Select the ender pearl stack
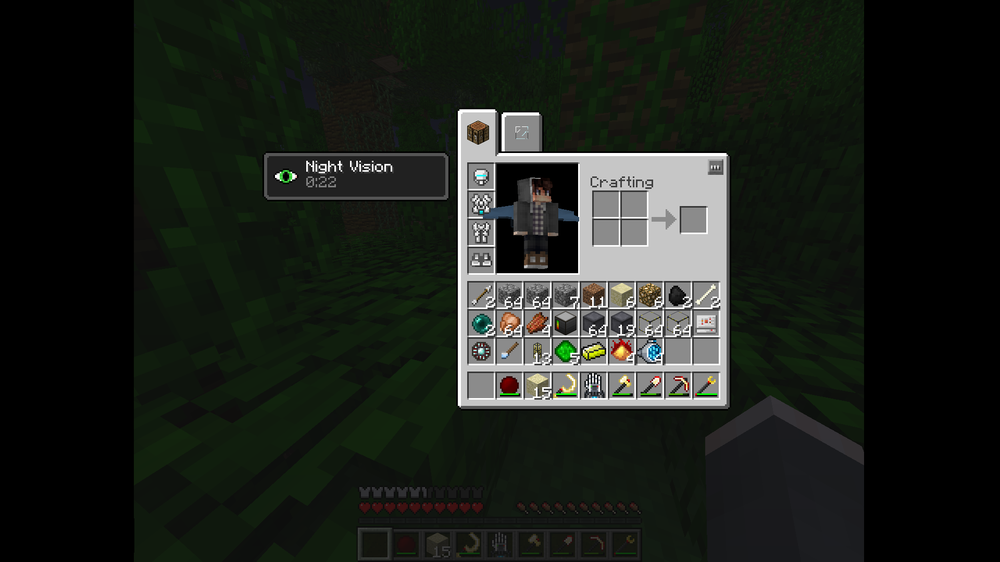The image size is (1000, 562). [481, 323]
